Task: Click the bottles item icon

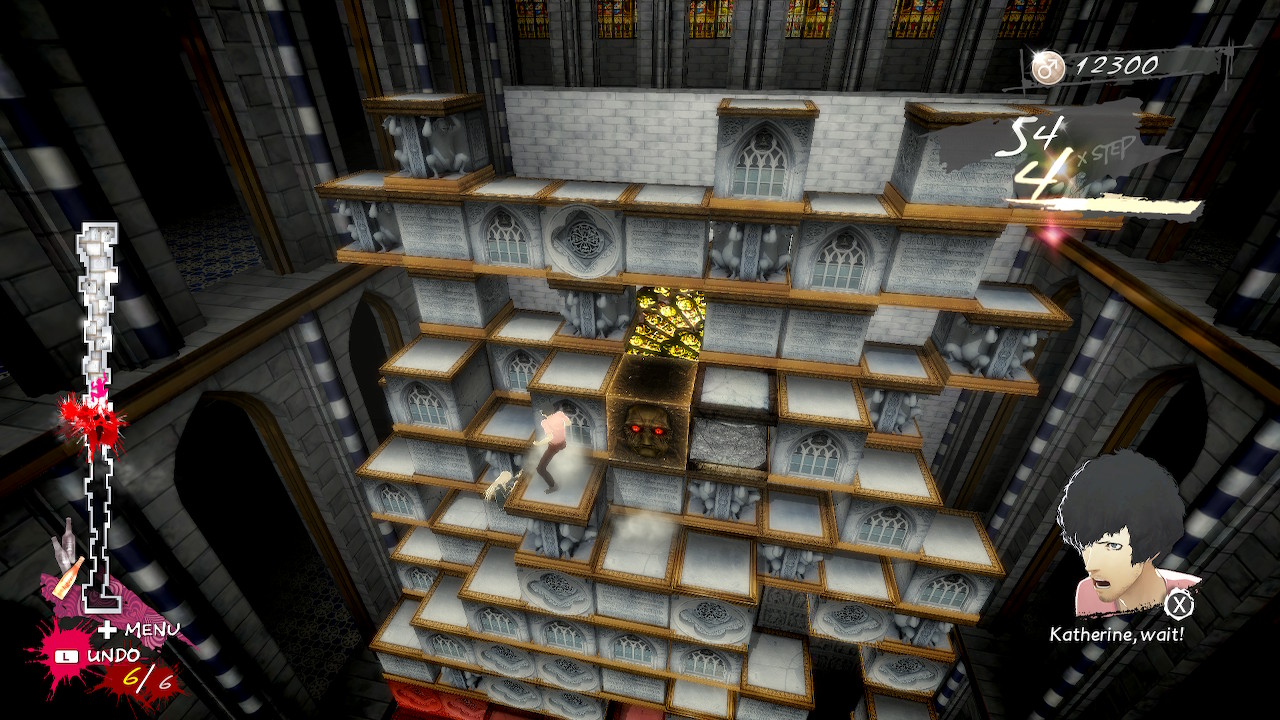Action: coord(67,558)
